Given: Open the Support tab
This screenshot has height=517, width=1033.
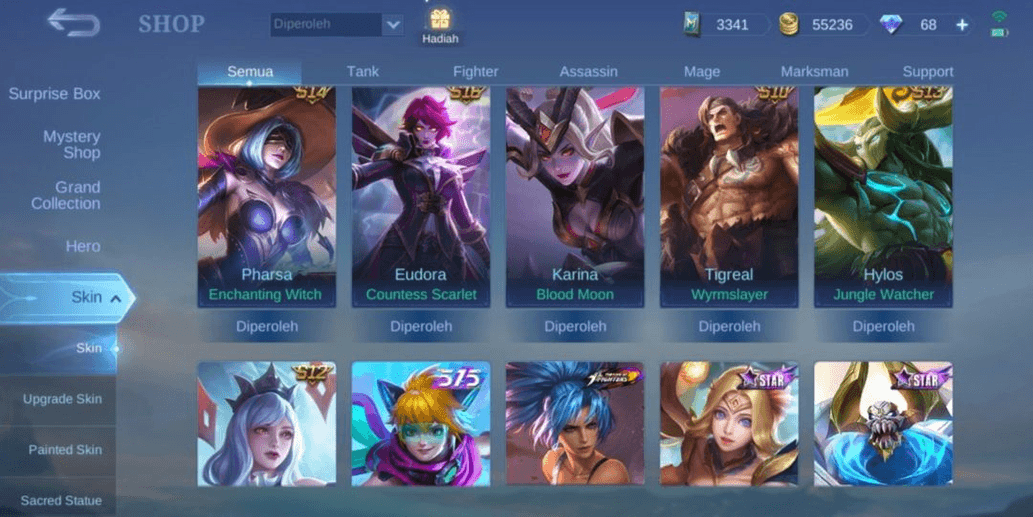Looking at the screenshot, I should click(927, 72).
